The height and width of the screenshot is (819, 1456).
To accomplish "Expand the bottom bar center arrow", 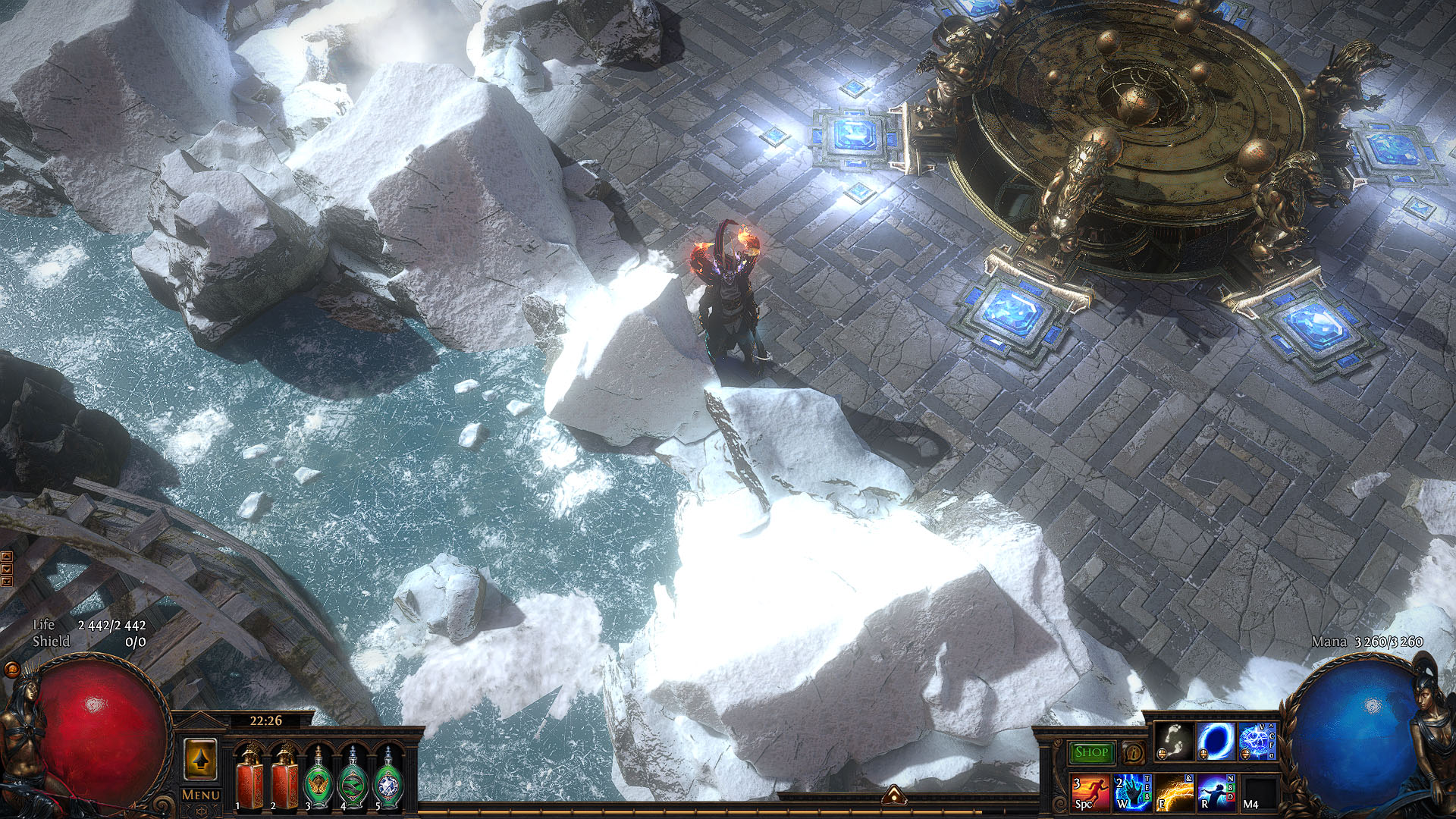I will 893,794.
